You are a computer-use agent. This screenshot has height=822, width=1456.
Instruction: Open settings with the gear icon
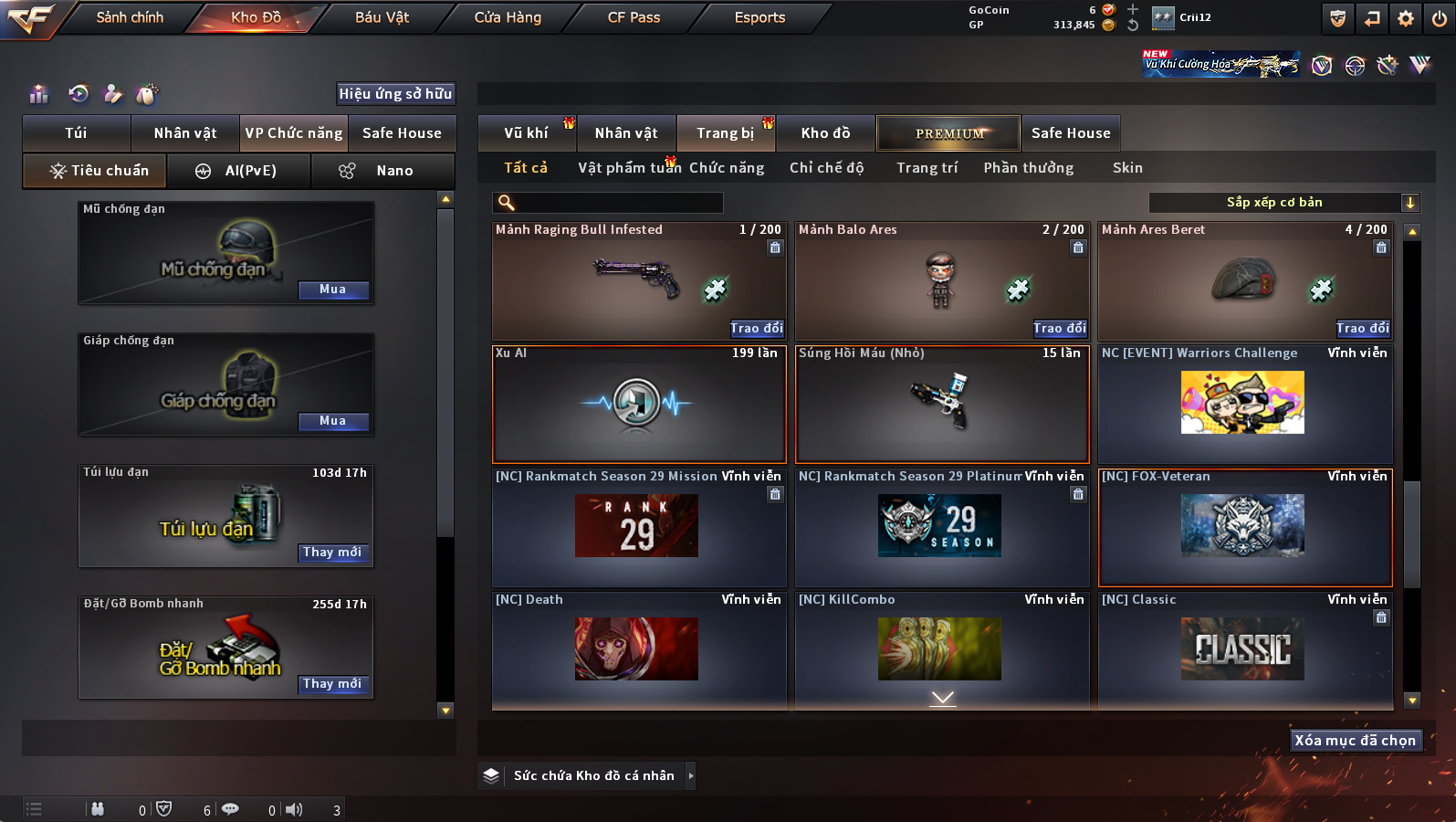point(1406,18)
